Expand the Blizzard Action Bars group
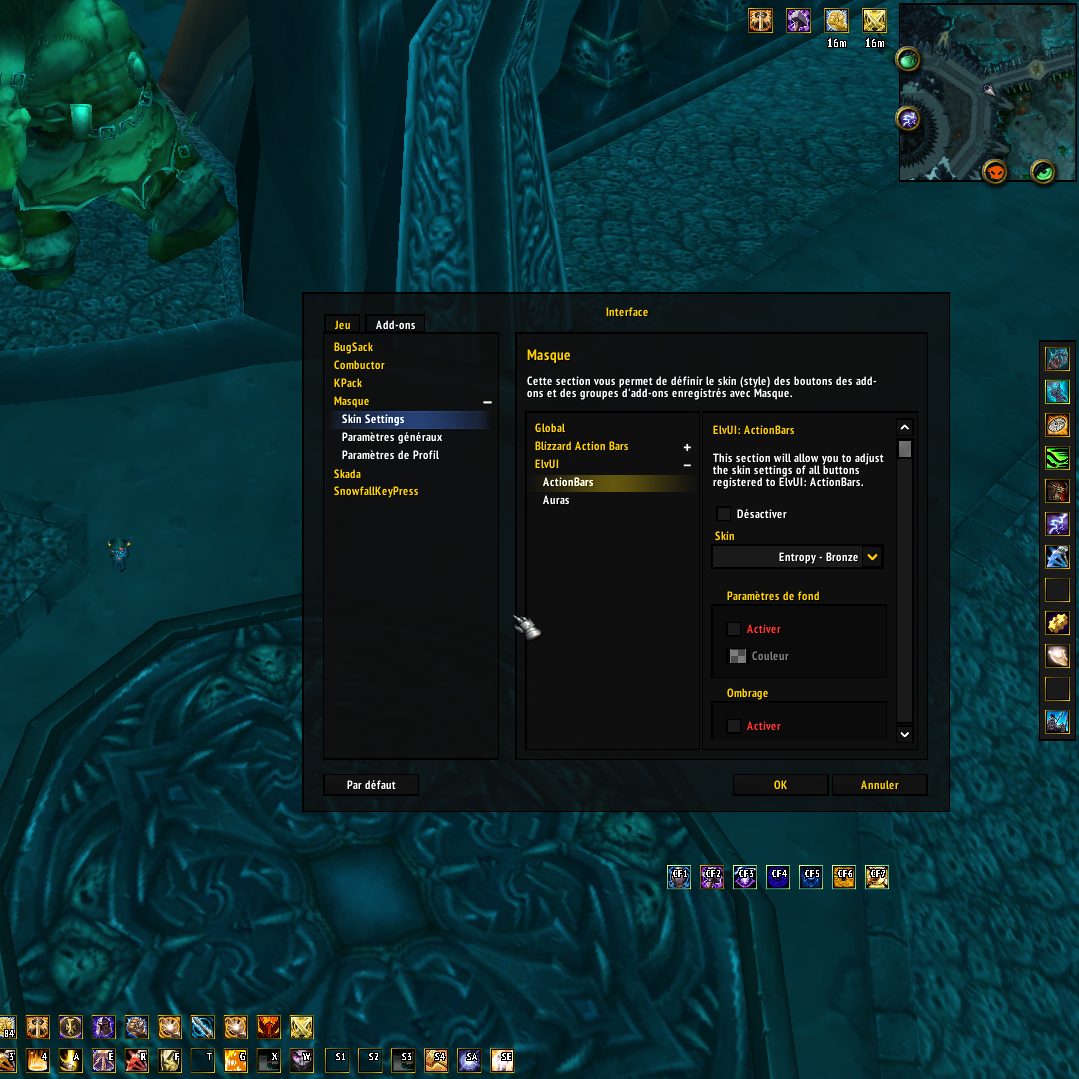Viewport: 1079px width, 1079px height. tap(687, 447)
